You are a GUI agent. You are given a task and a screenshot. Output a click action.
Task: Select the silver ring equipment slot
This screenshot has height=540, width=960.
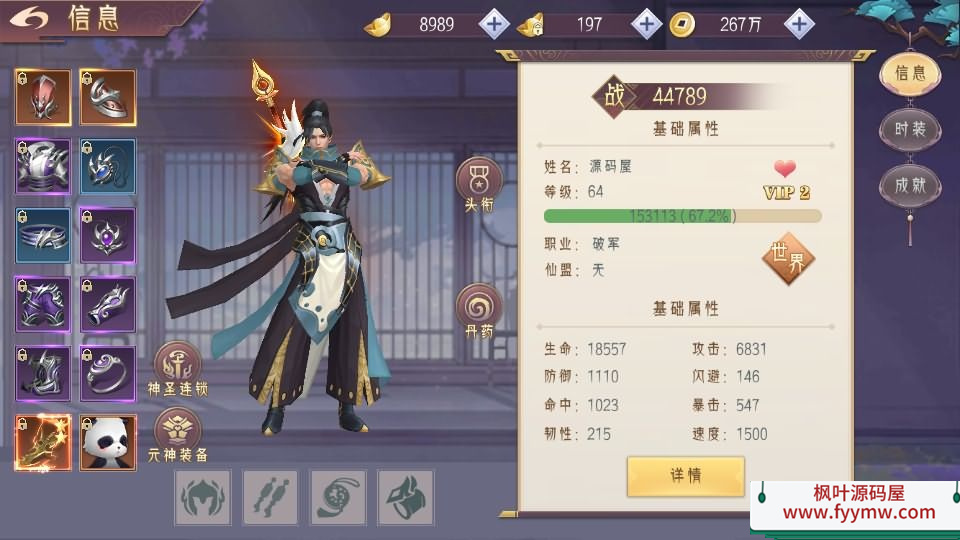tap(108, 374)
